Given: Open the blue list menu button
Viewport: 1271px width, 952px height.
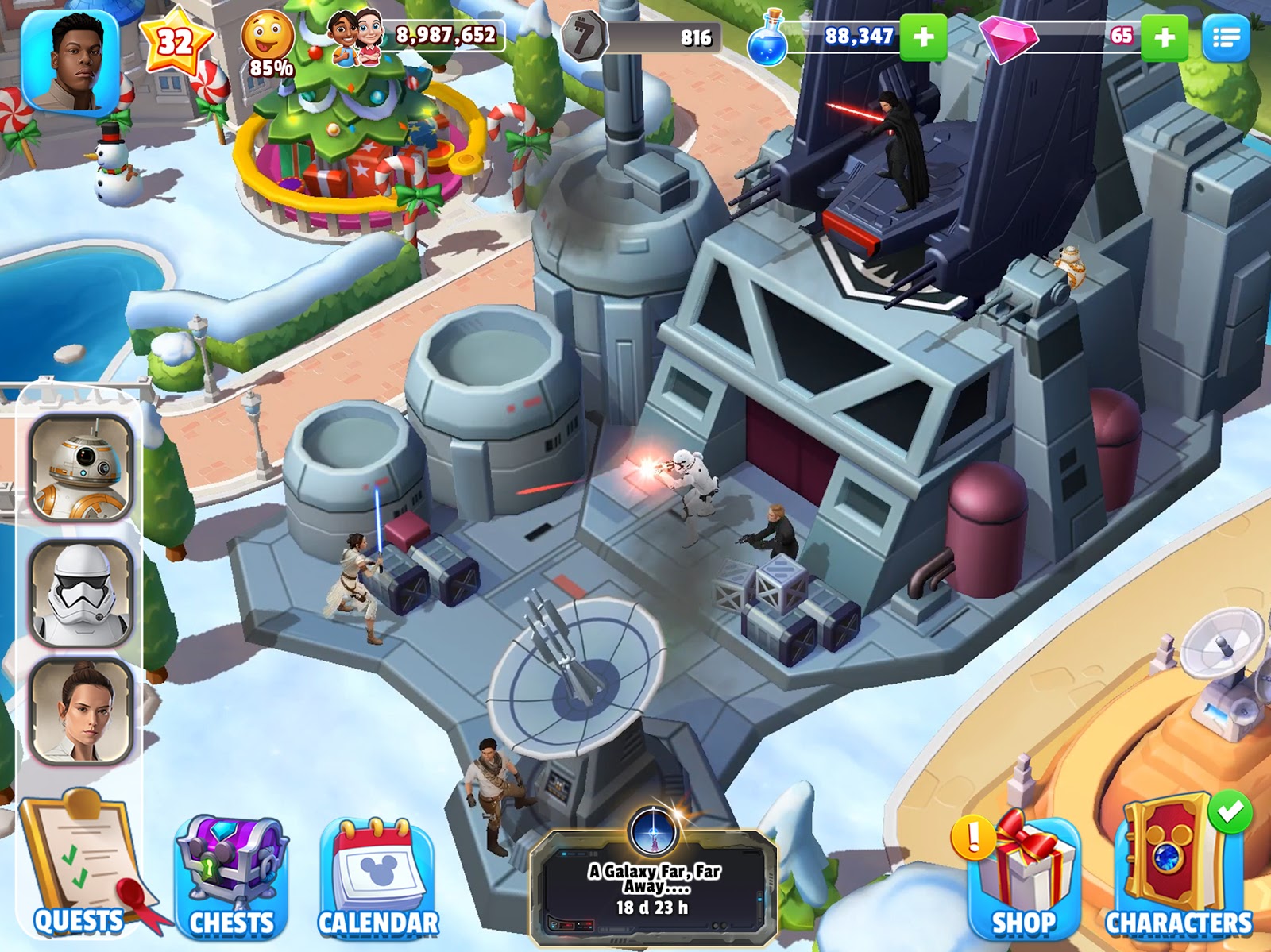Looking at the screenshot, I should click(1226, 37).
